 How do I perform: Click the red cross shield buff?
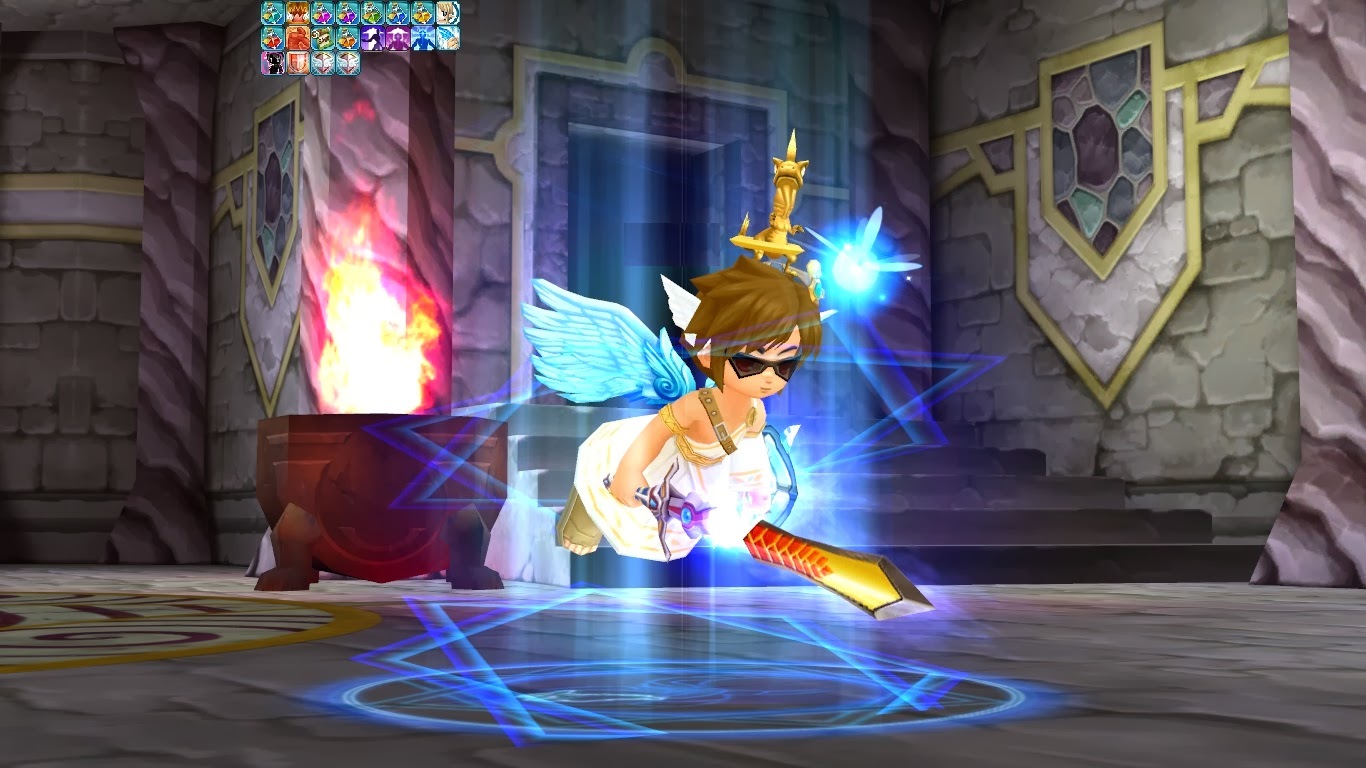tap(296, 62)
